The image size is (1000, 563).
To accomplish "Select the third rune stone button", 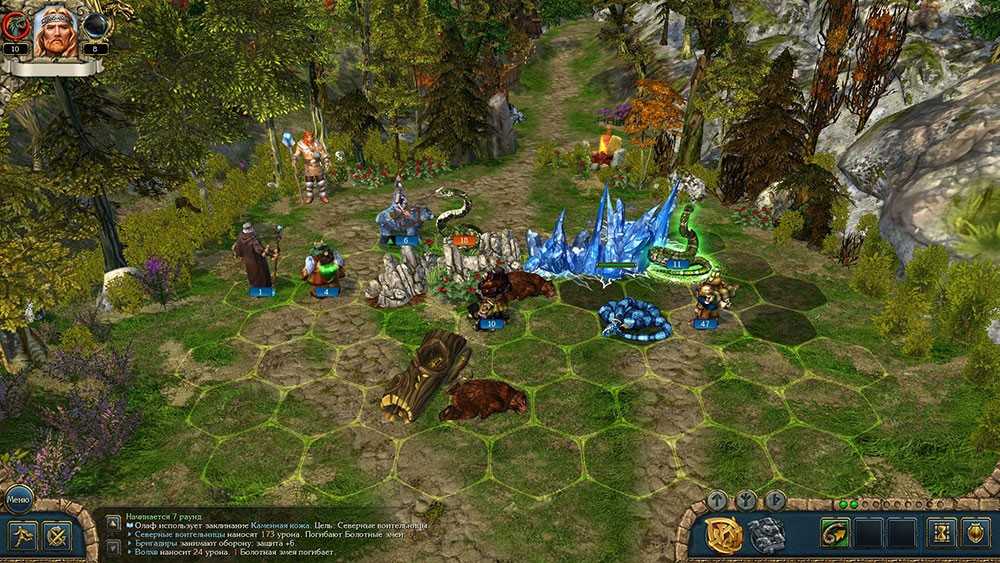I will tap(775, 500).
